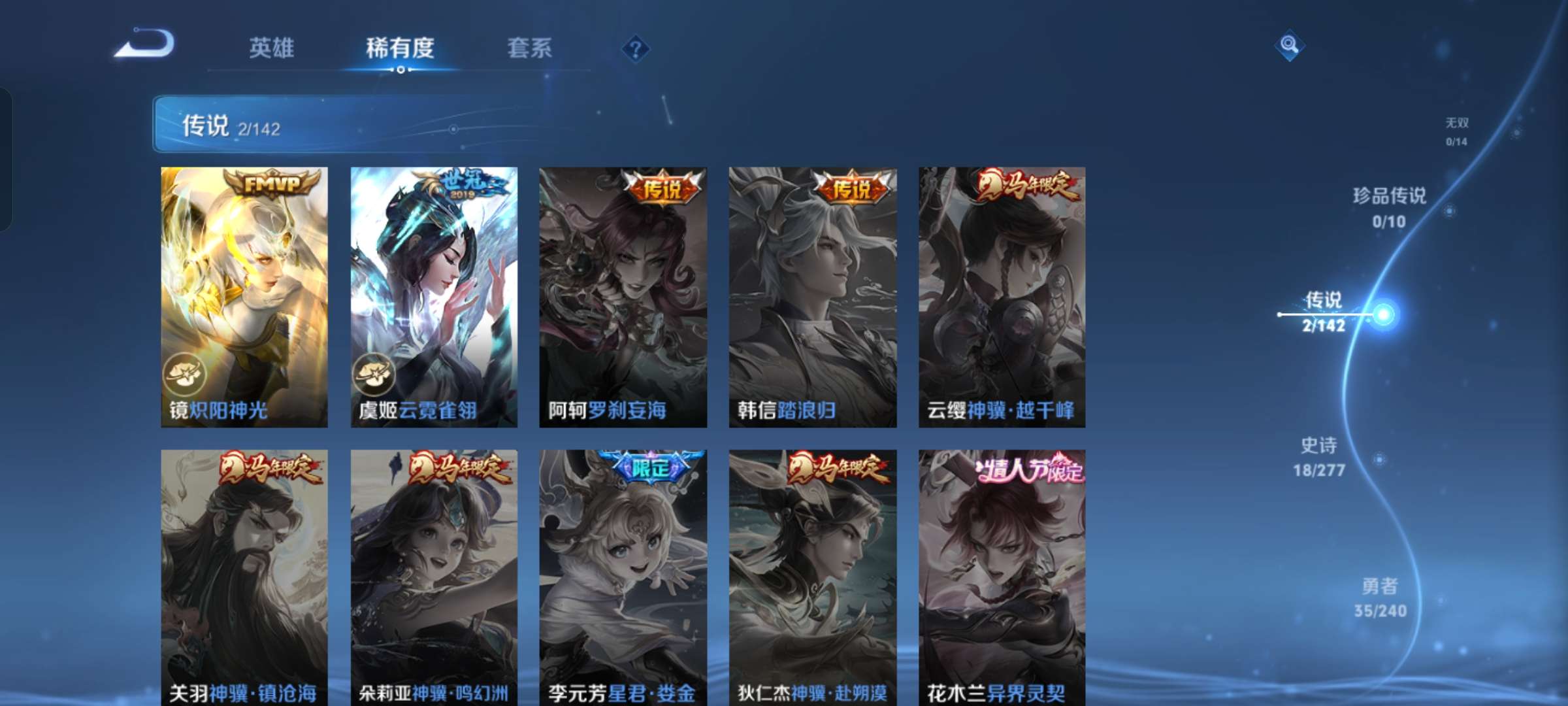Screen dimensions: 1568x706
Task: Select the 无双 rarity node
Action: tap(1456, 128)
